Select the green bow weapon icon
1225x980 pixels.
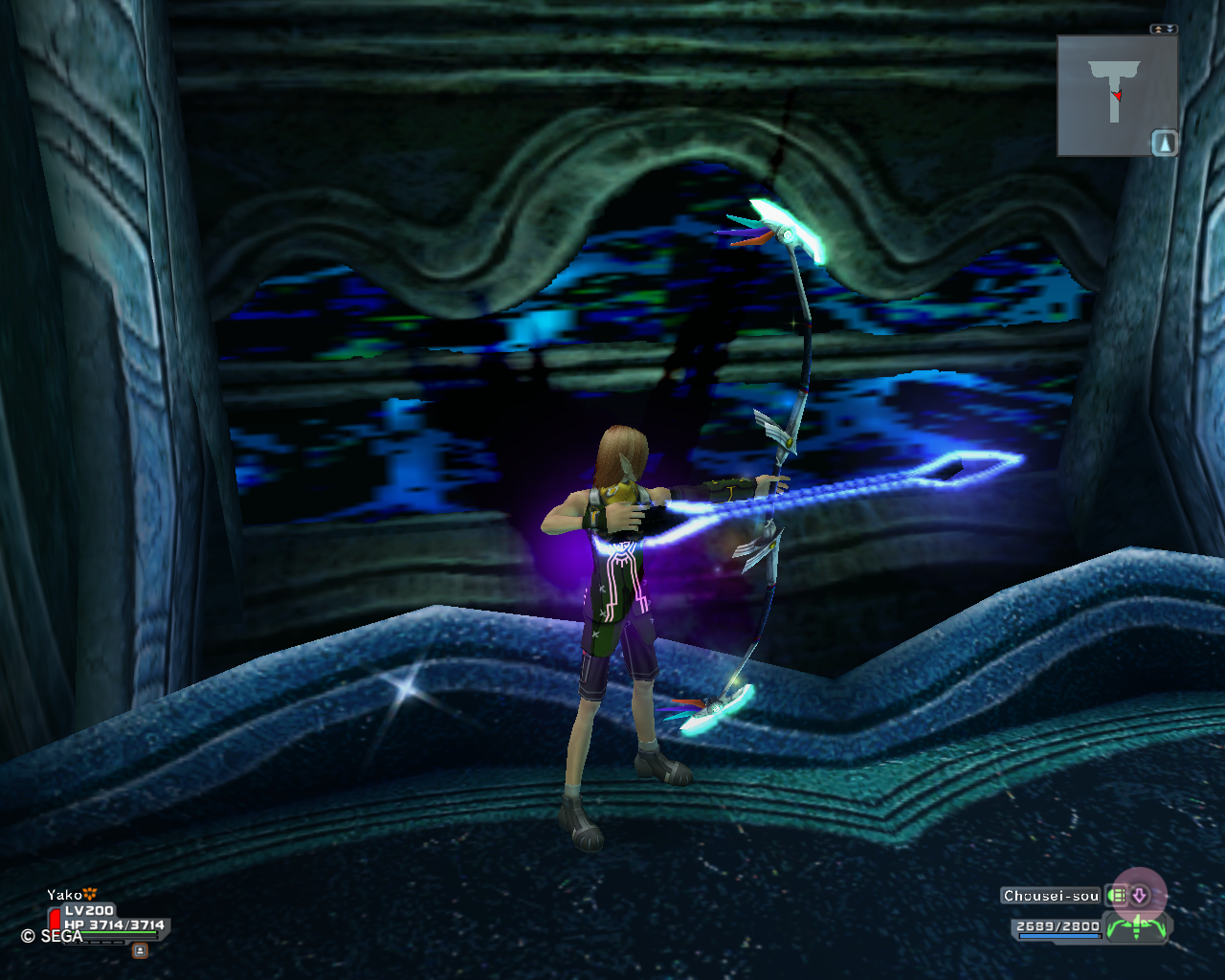(1137, 927)
